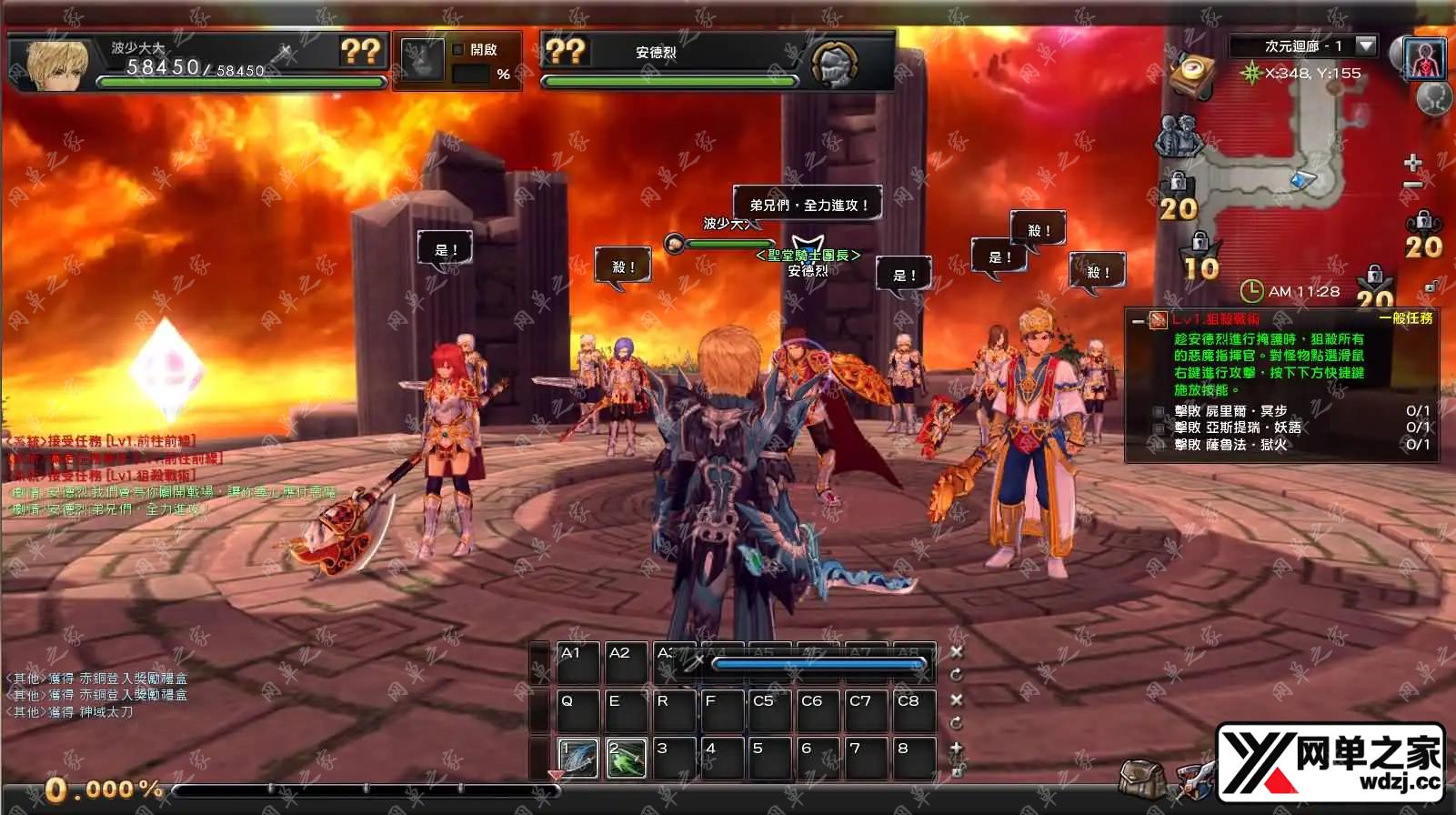Select the Lv1 狙殺戰術 quest title
This screenshot has height=815, width=1456.
pyautogui.click(x=1215, y=319)
